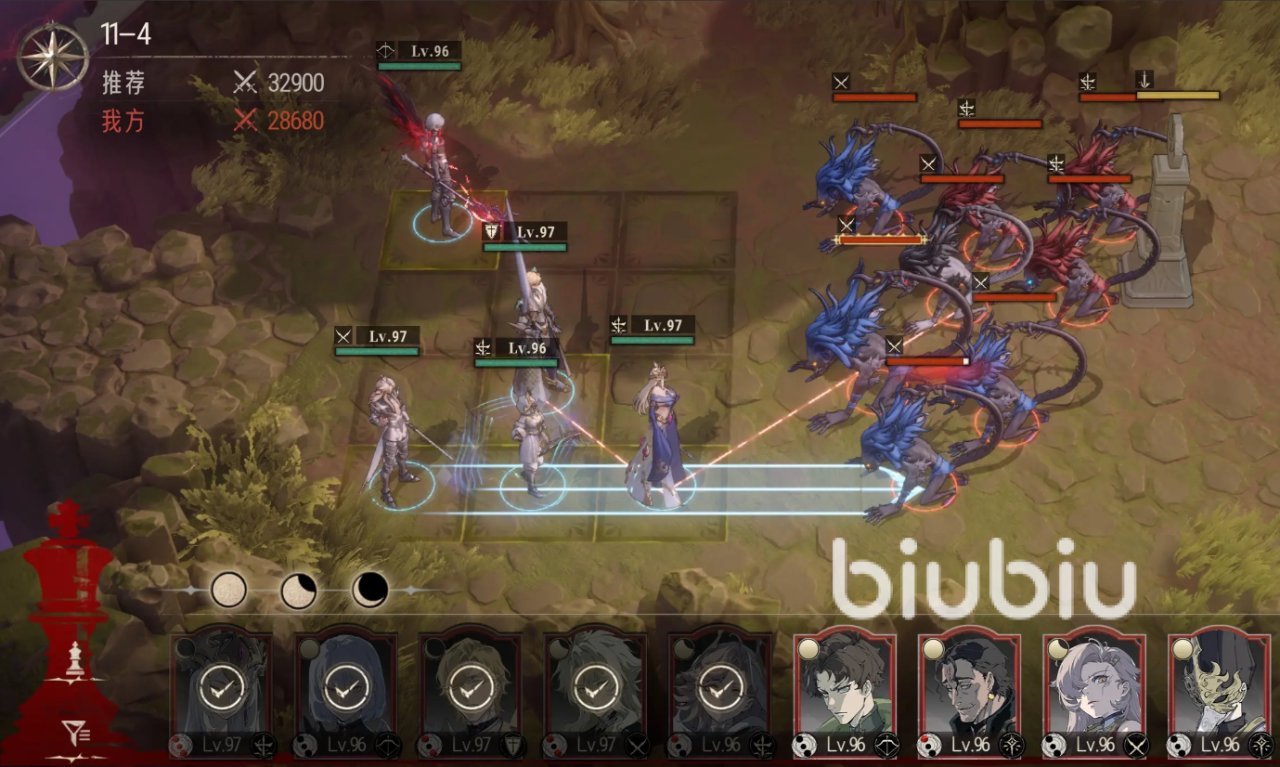Screen dimensions: 1280x767
Task: Click the crossed-swords icon on the silver-haired Lv.96 card
Action: pos(1137,744)
